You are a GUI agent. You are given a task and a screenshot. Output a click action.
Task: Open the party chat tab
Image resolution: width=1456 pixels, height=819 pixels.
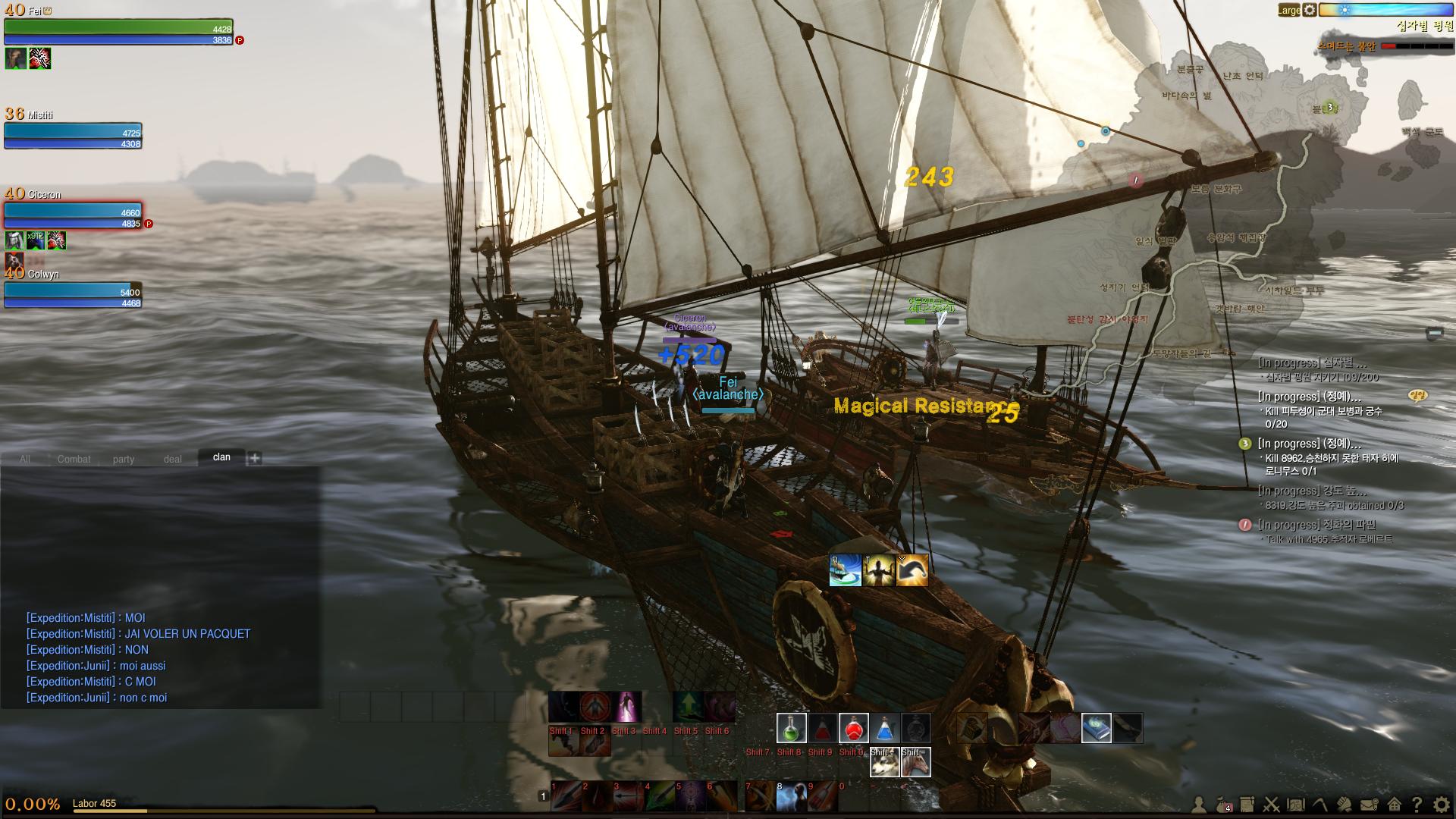click(124, 459)
